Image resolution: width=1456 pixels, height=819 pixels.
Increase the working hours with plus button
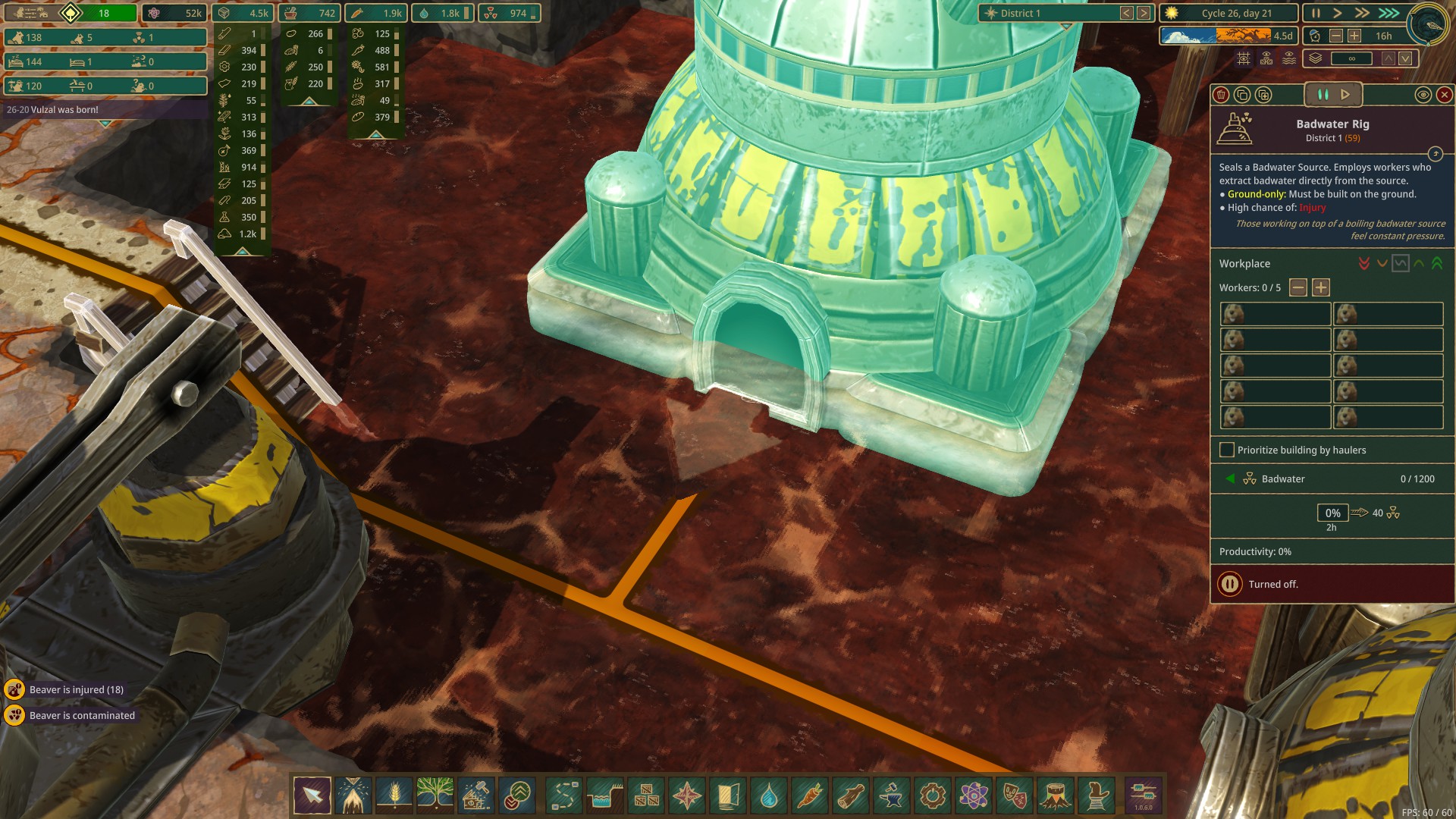(1354, 36)
